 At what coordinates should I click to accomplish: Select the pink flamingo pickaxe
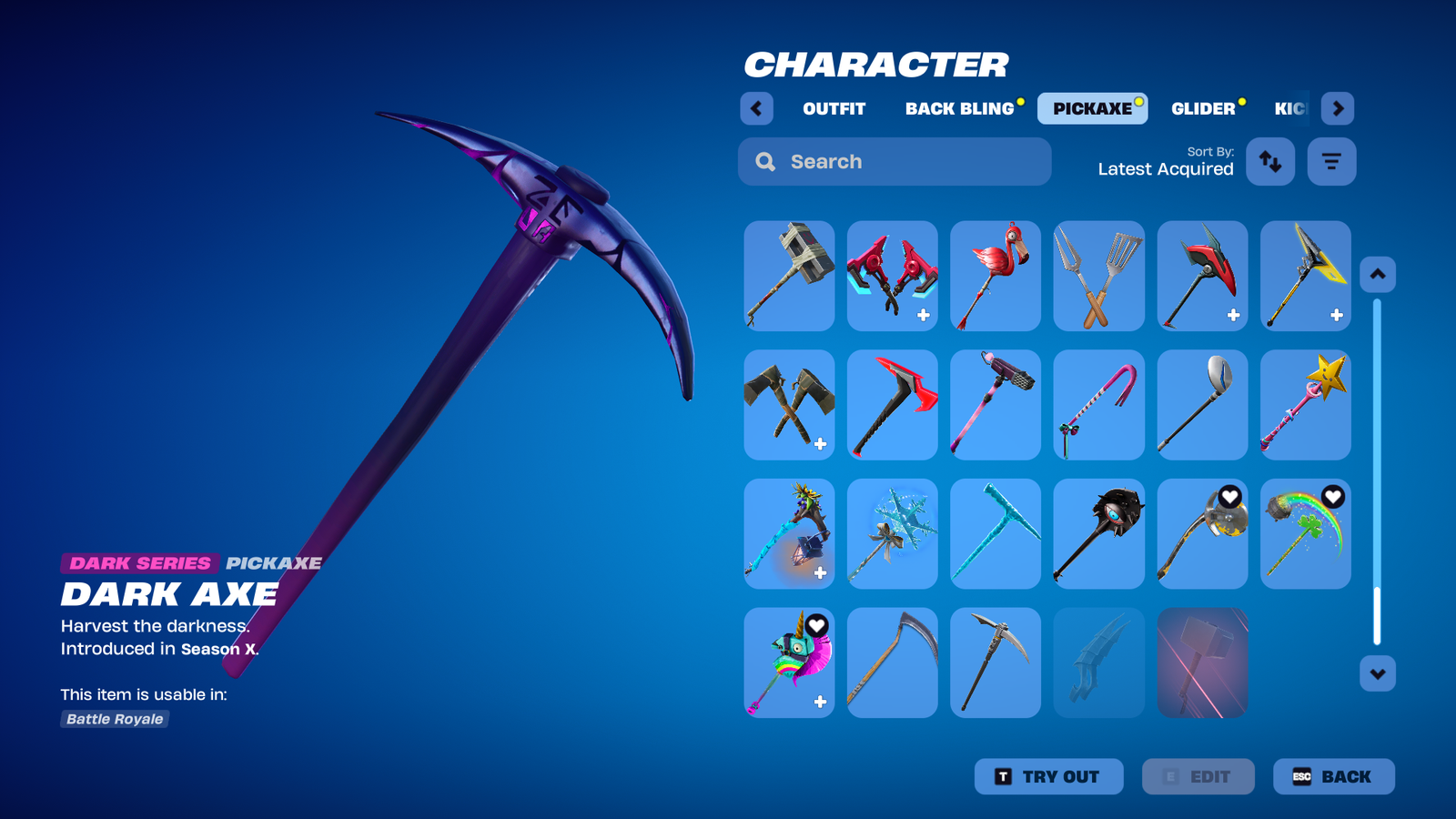(x=996, y=276)
